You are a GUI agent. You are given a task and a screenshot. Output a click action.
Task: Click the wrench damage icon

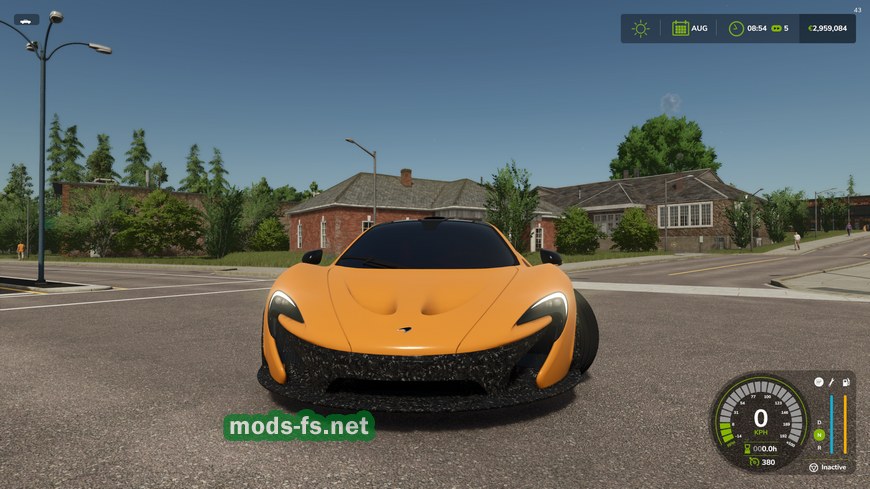click(830, 383)
